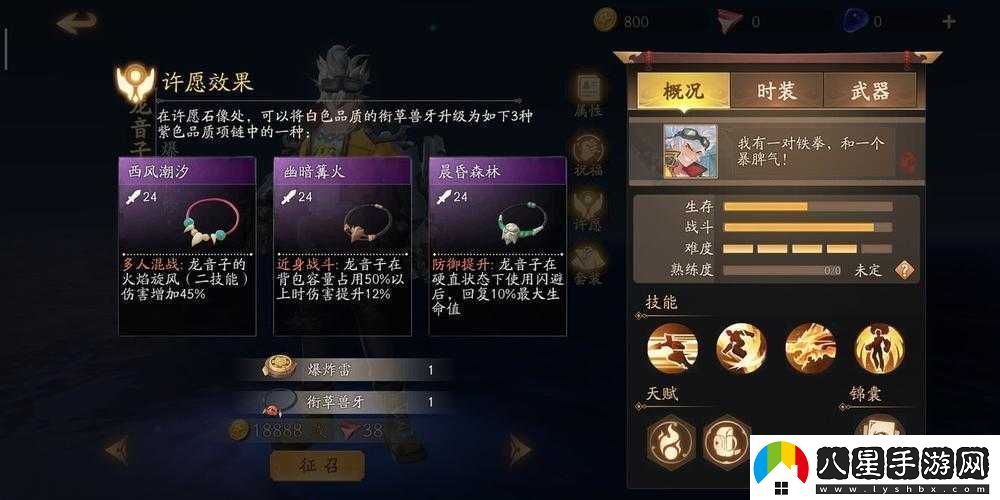The image size is (1000, 500).
Task: View the flame talent icon
Action: coord(668,436)
